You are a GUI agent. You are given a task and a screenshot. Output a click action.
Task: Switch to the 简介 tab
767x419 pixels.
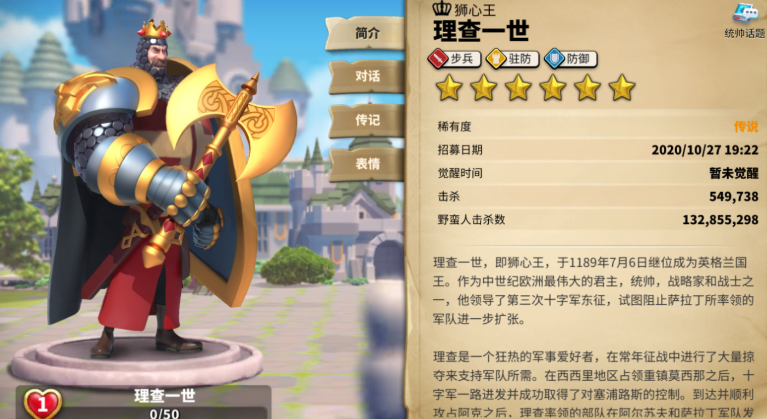[366, 32]
